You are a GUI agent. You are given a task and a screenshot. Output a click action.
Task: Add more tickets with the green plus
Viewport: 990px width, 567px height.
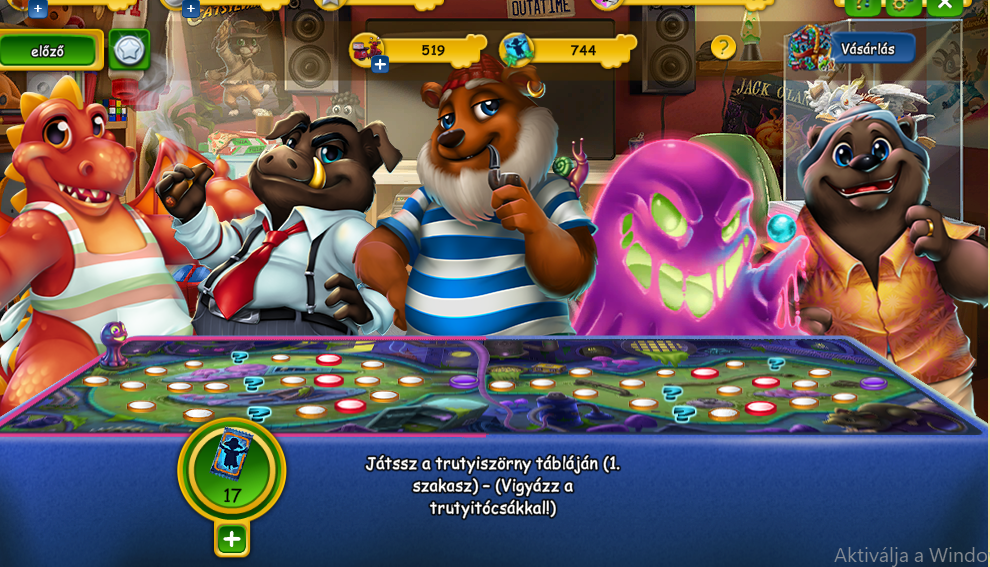click(x=232, y=540)
